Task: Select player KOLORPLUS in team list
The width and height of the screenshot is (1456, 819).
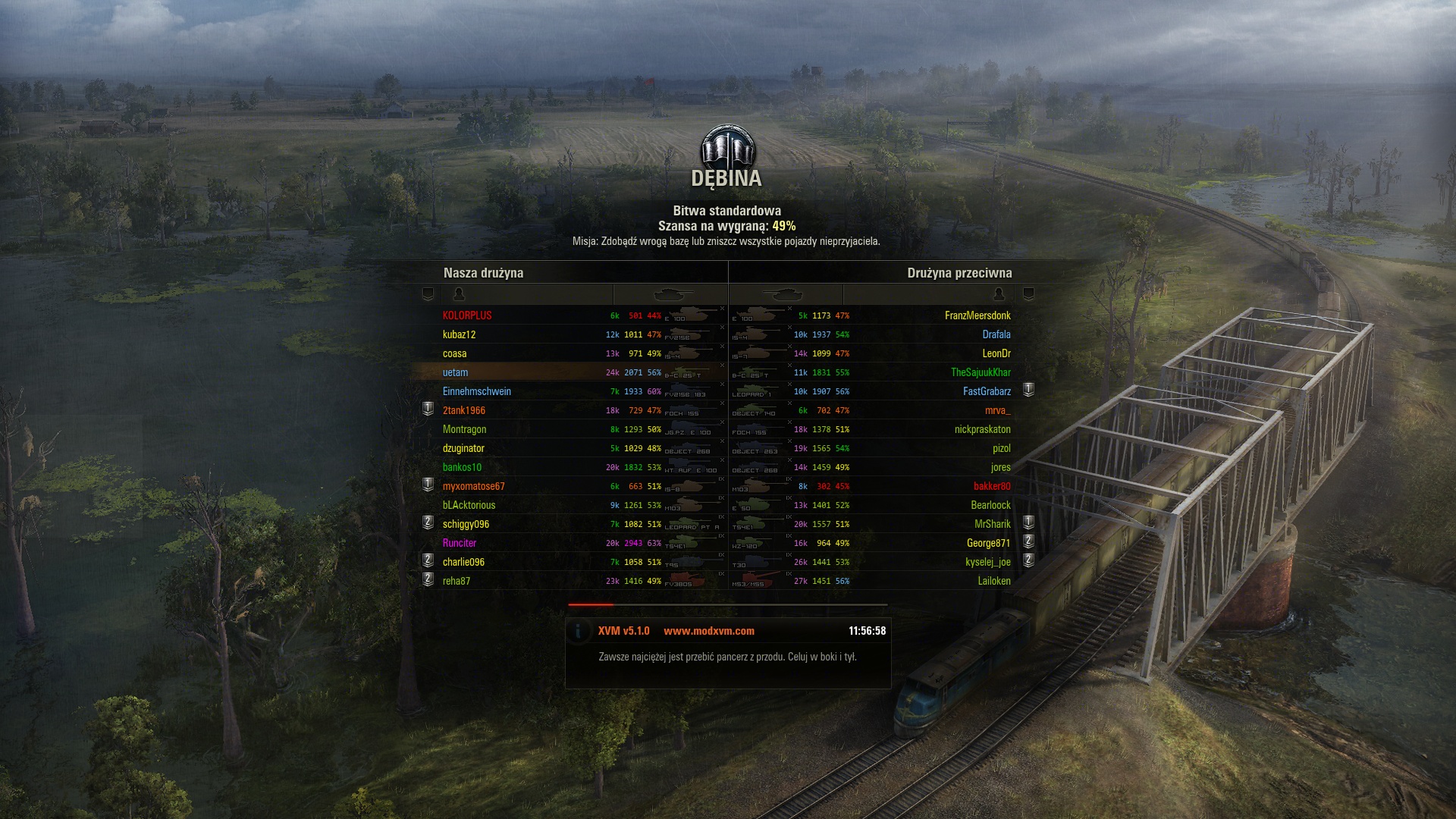Action: 467,315
